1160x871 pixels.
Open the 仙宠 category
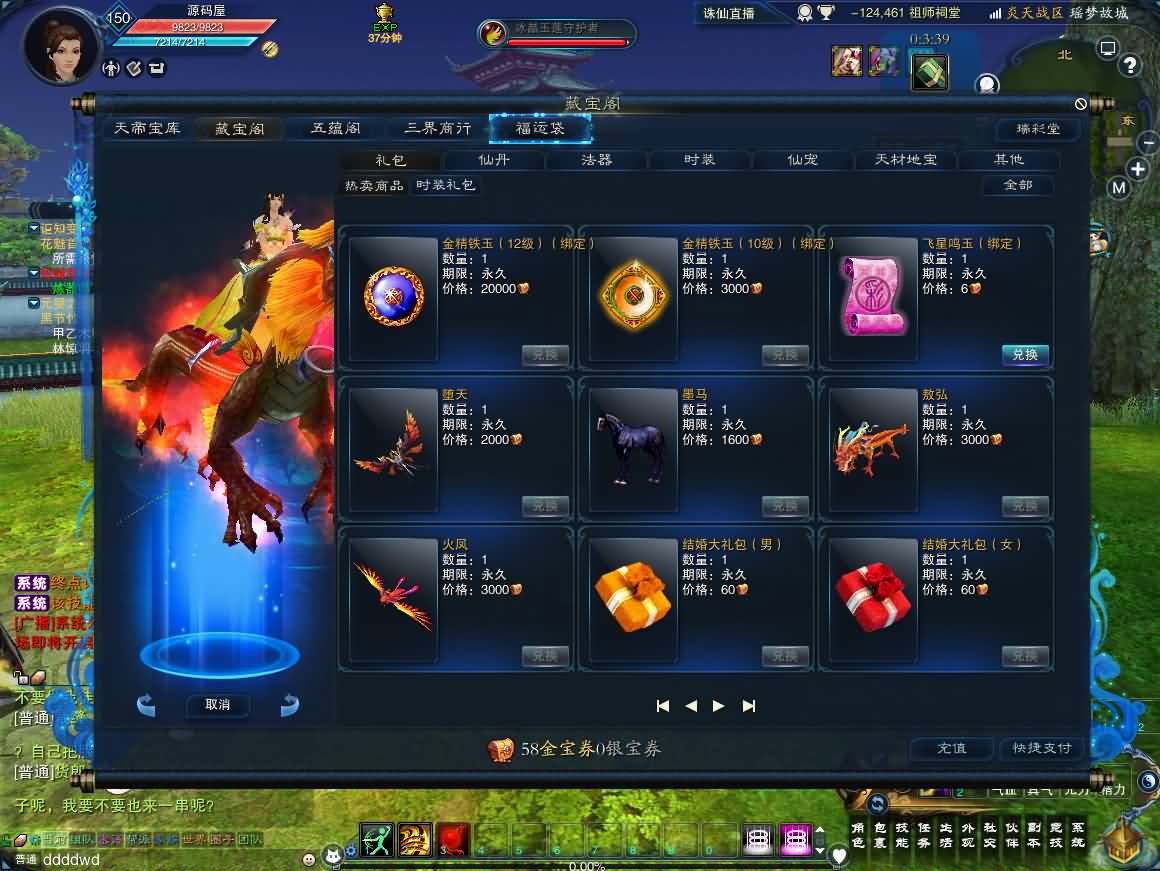click(803, 160)
